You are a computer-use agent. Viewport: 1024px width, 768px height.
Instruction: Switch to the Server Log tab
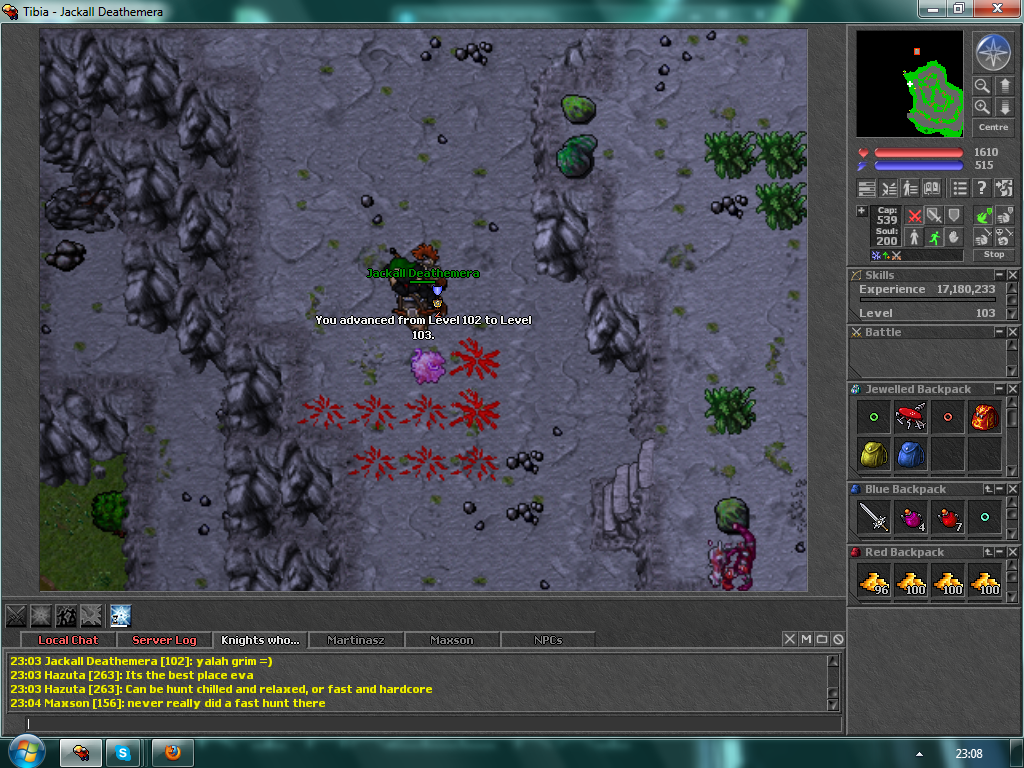tap(164, 640)
